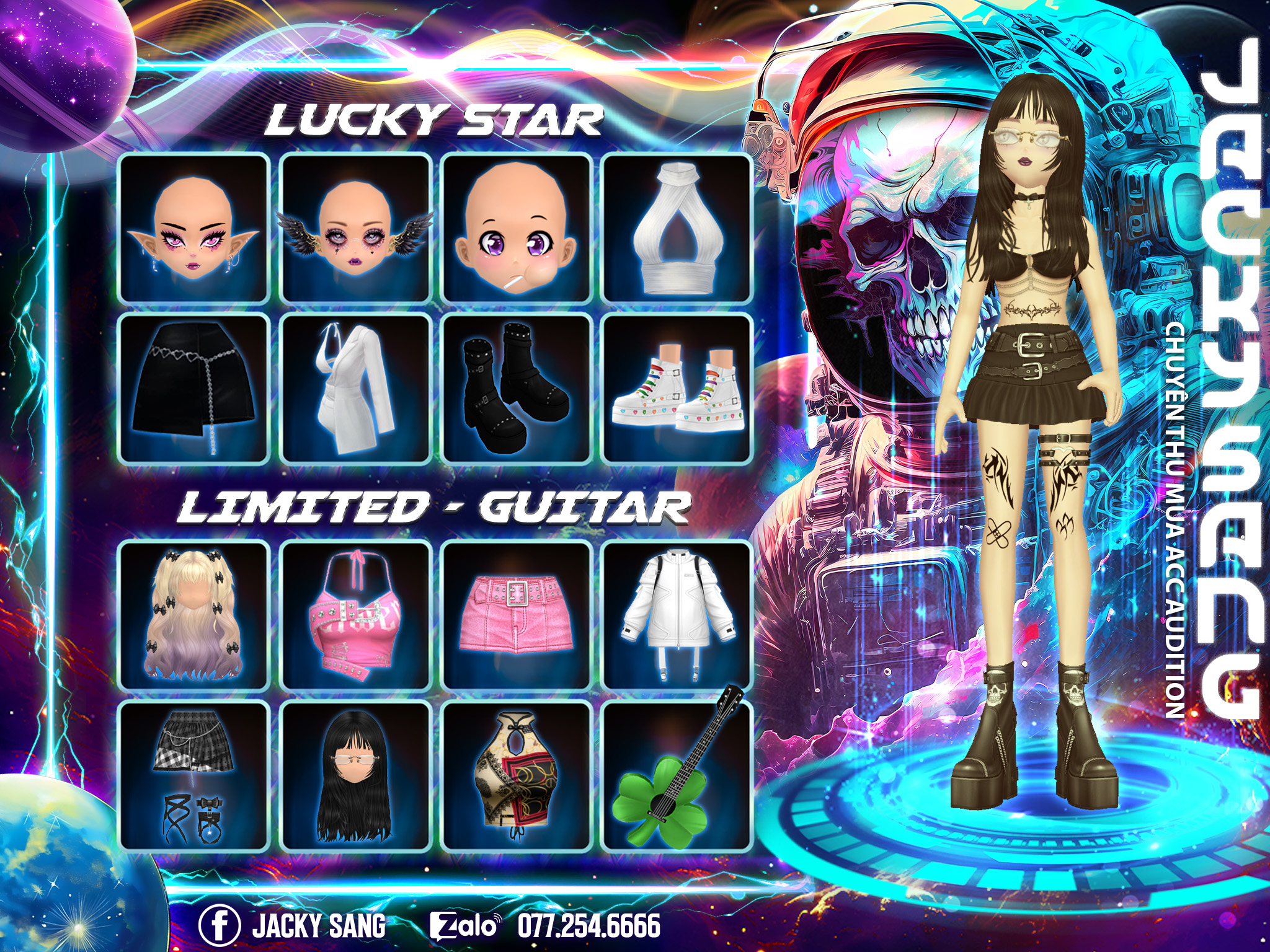1270x952 pixels.
Task: Pick the patterned cheongsam top slot
Action: [516, 775]
